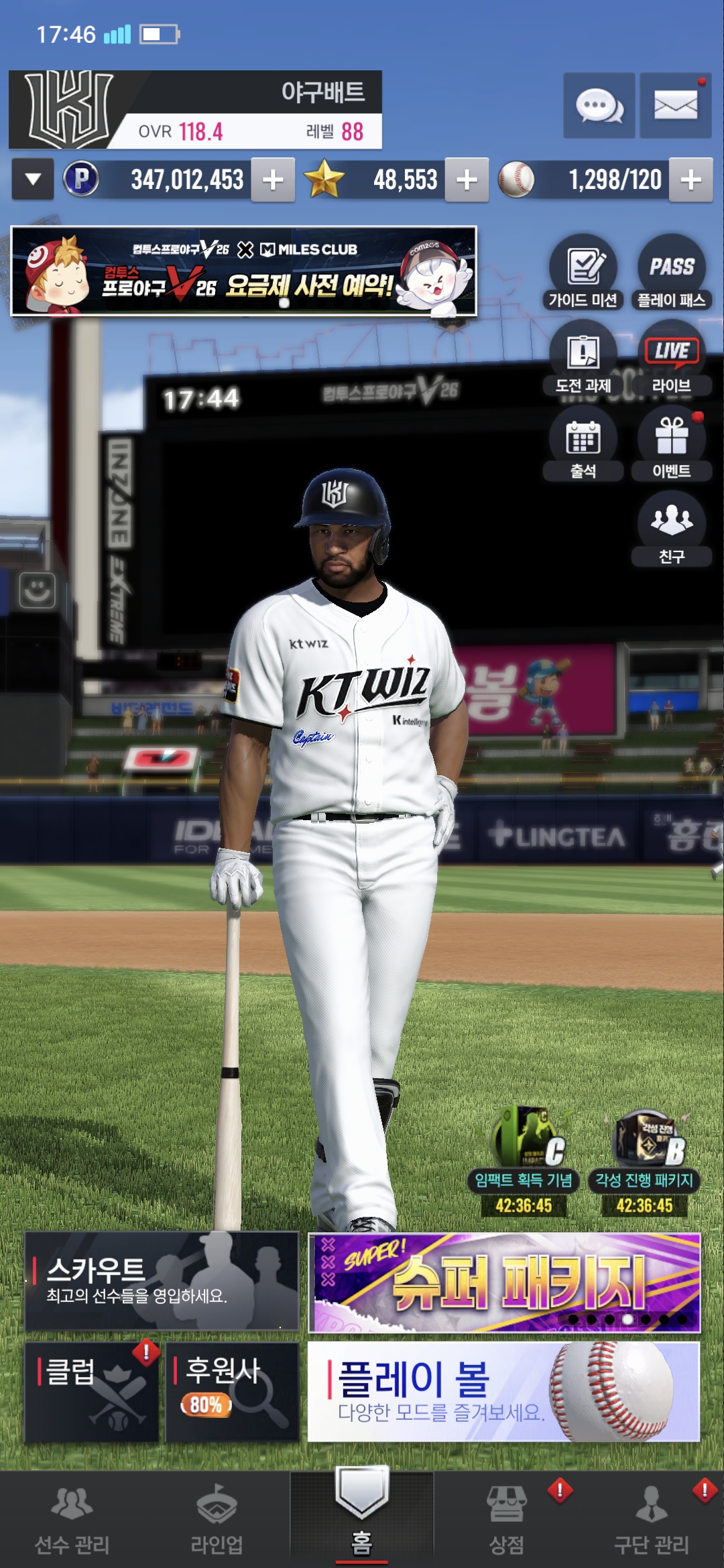This screenshot has width=724, height=1568.
Task: Open the 라이브 LIVE menu
Action: tap(672, 357)
